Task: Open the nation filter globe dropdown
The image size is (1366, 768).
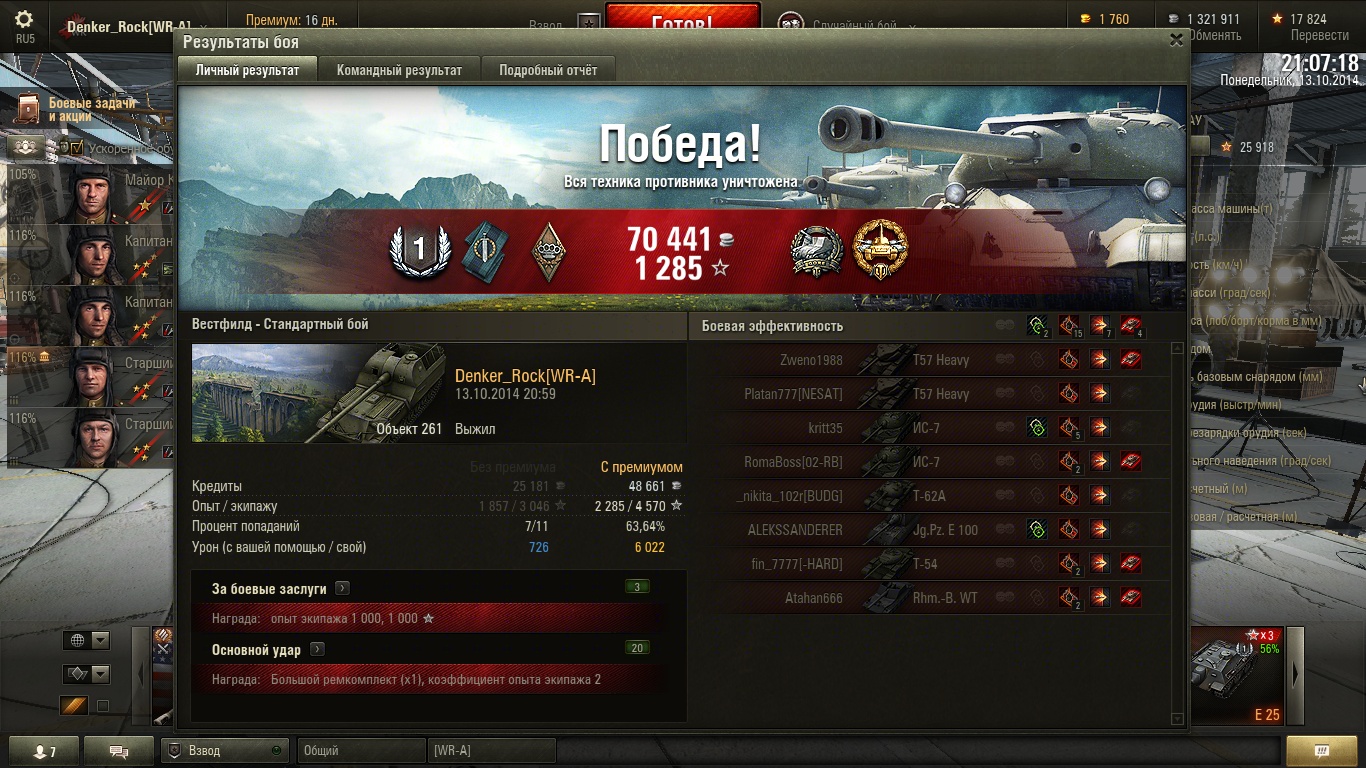Action: coord(86,641)
